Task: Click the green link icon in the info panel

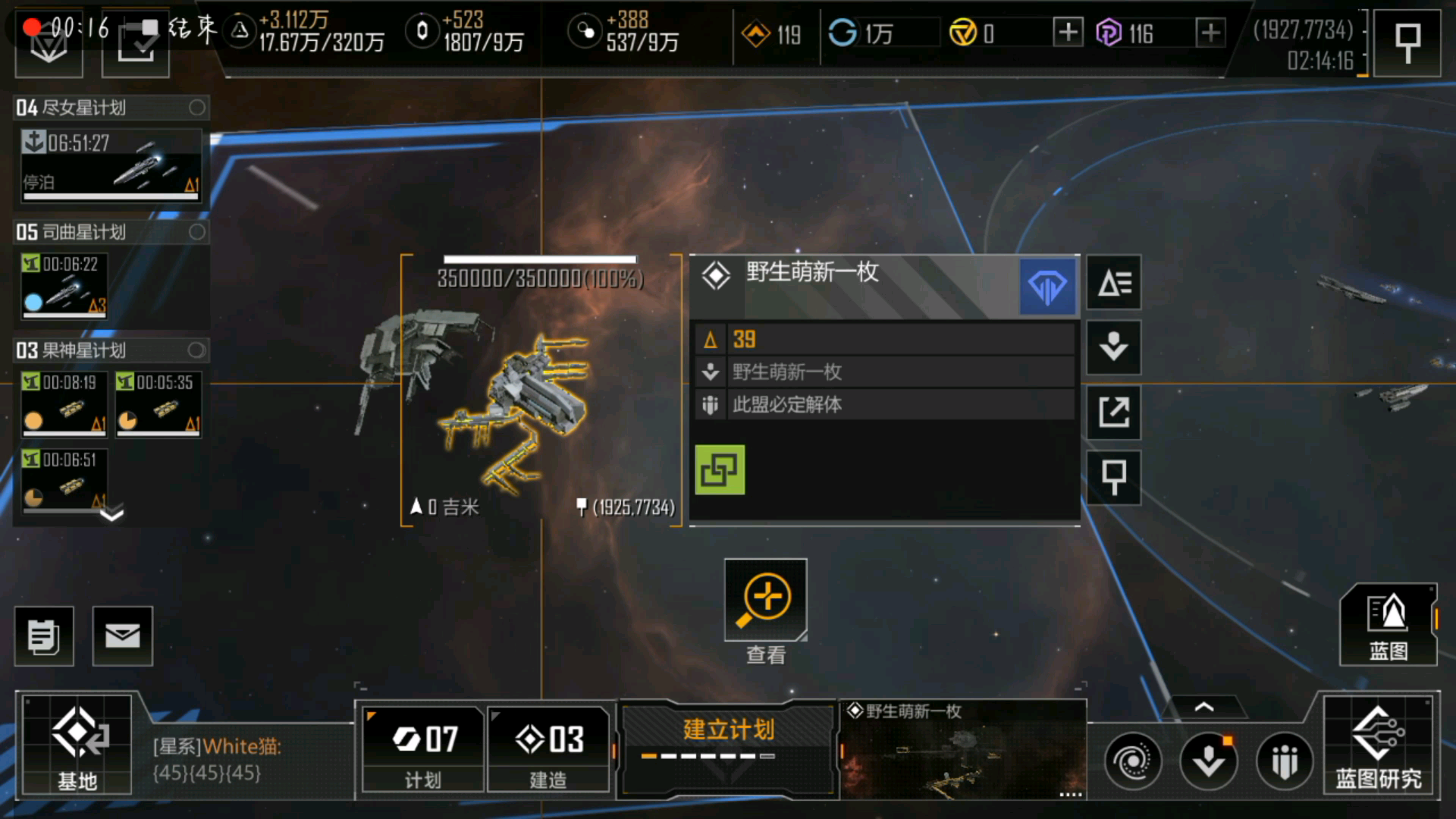Action: tap(720, 469)
